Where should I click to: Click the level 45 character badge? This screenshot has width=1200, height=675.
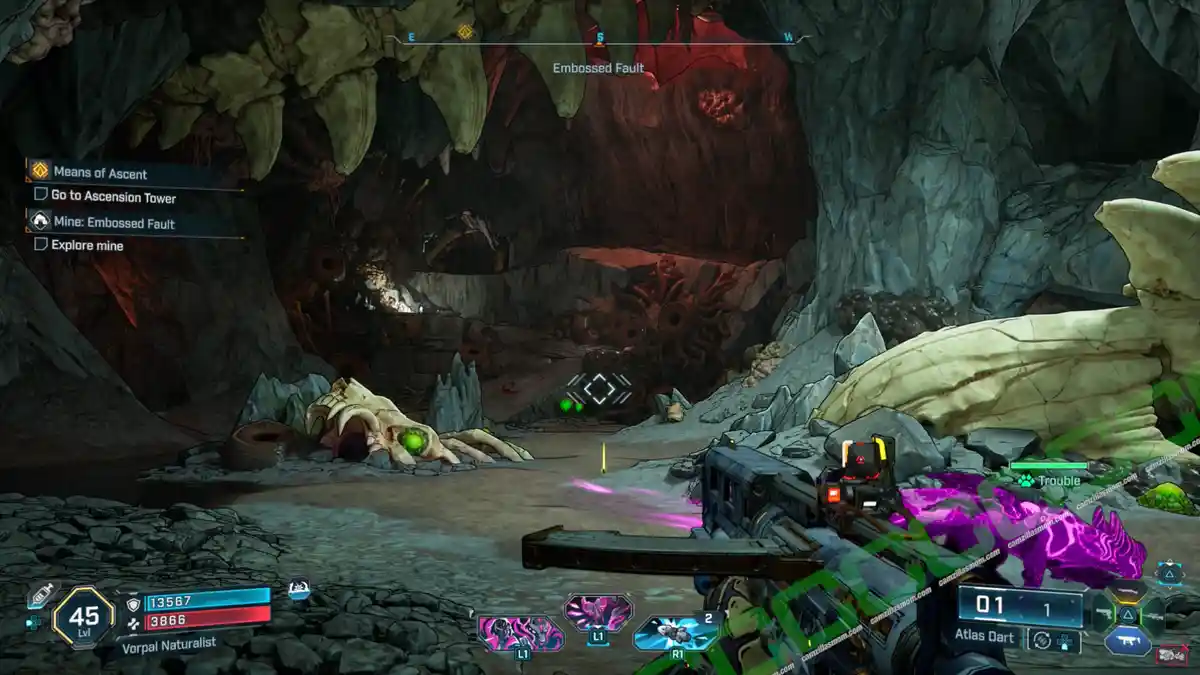[x=84, y=617]
